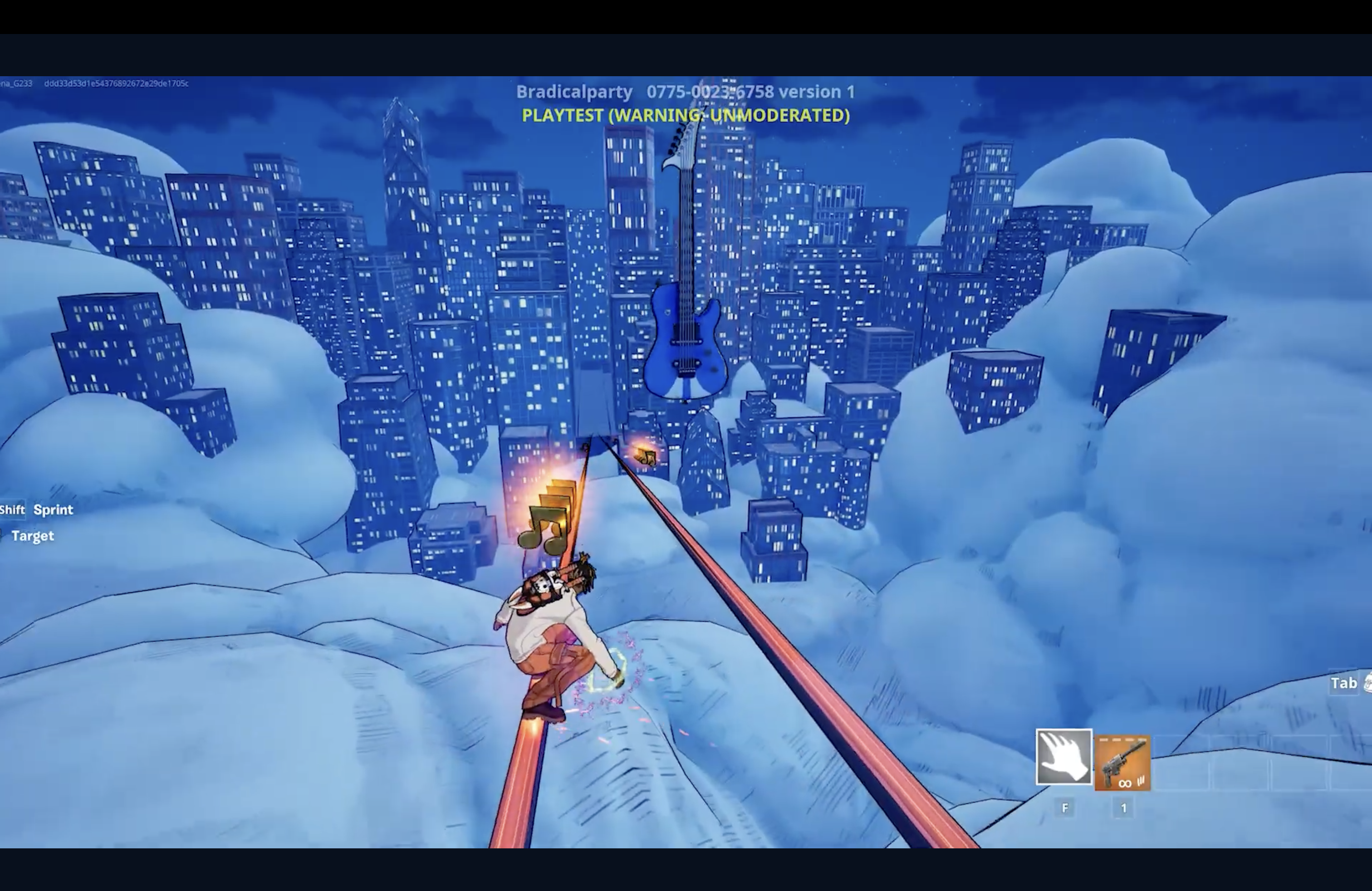The width and height of the screenshot is (1372, 891).
Task: Equip the orange pistol weapon slot
Action: 1122,762
